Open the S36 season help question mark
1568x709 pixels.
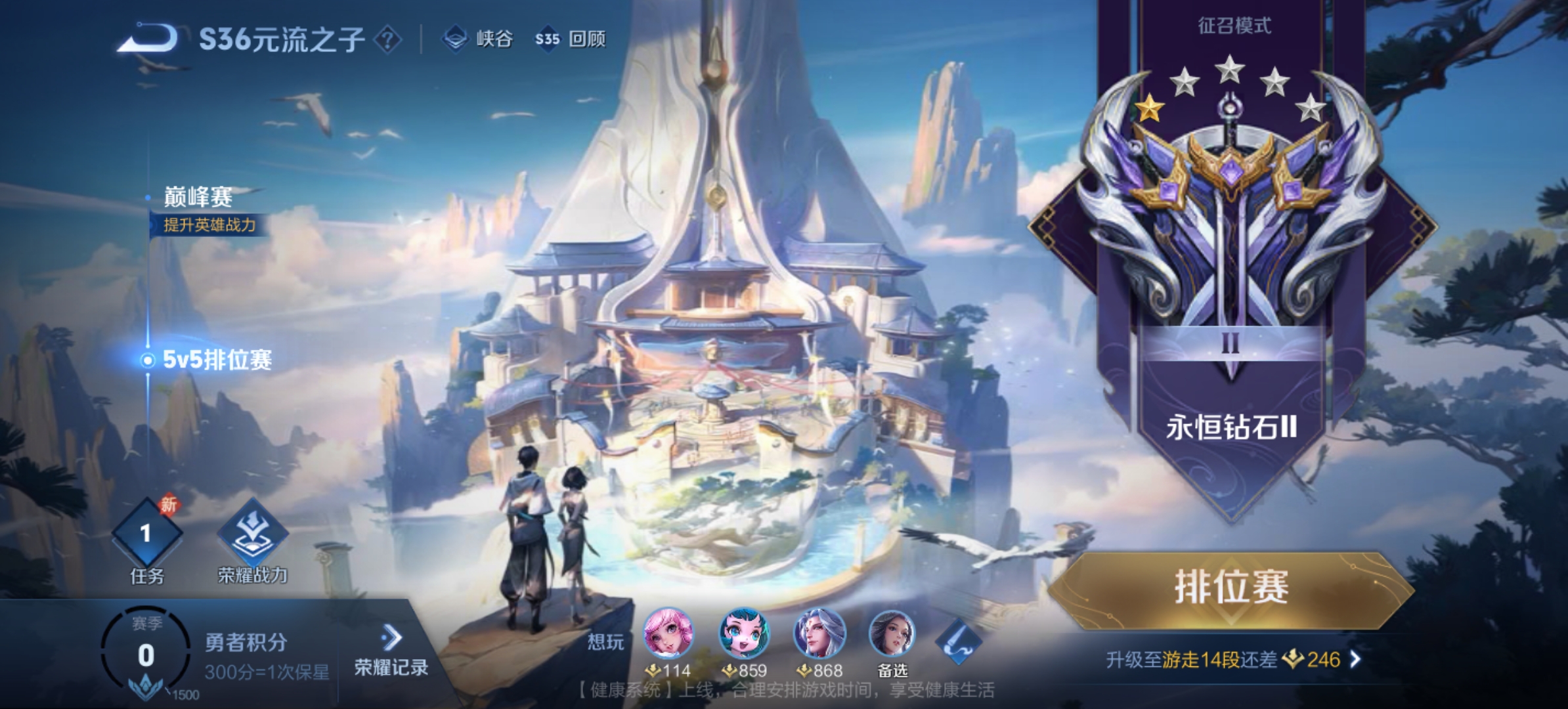[x=387, y=40]
